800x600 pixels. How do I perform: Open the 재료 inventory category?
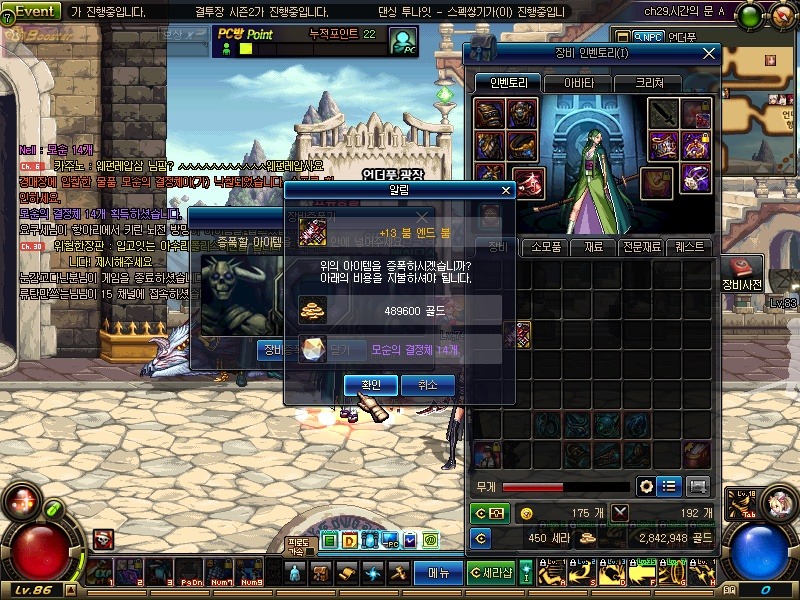(x=594, y=246)
